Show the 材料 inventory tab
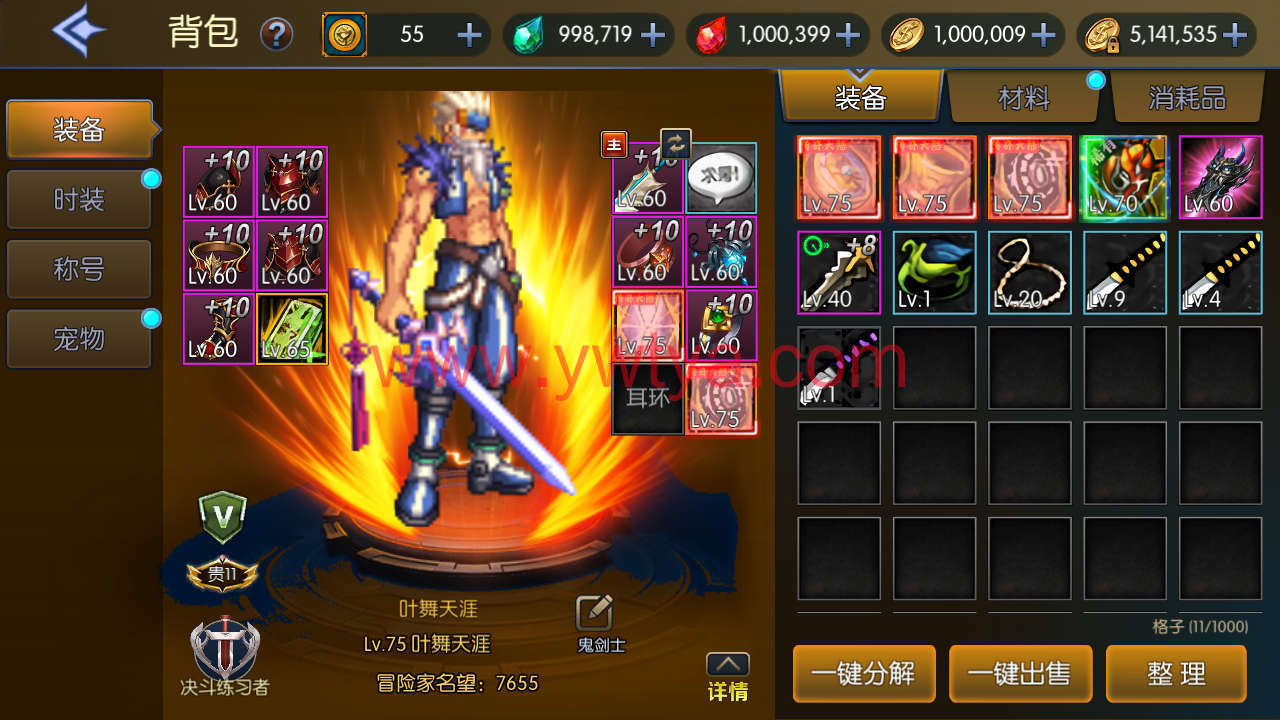 point(1024,97)
